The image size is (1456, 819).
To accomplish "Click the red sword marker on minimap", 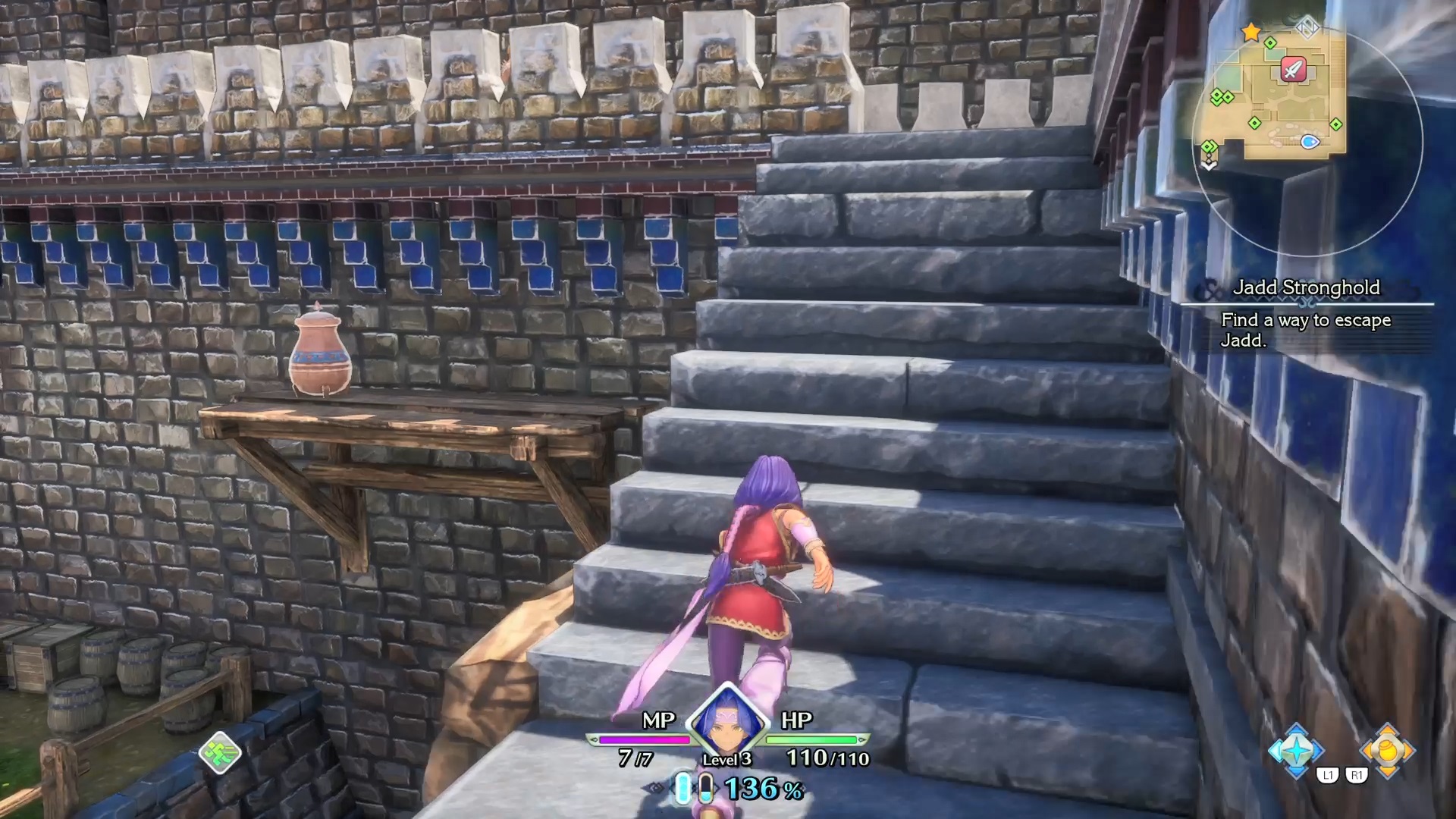I will click(1293, 70).
